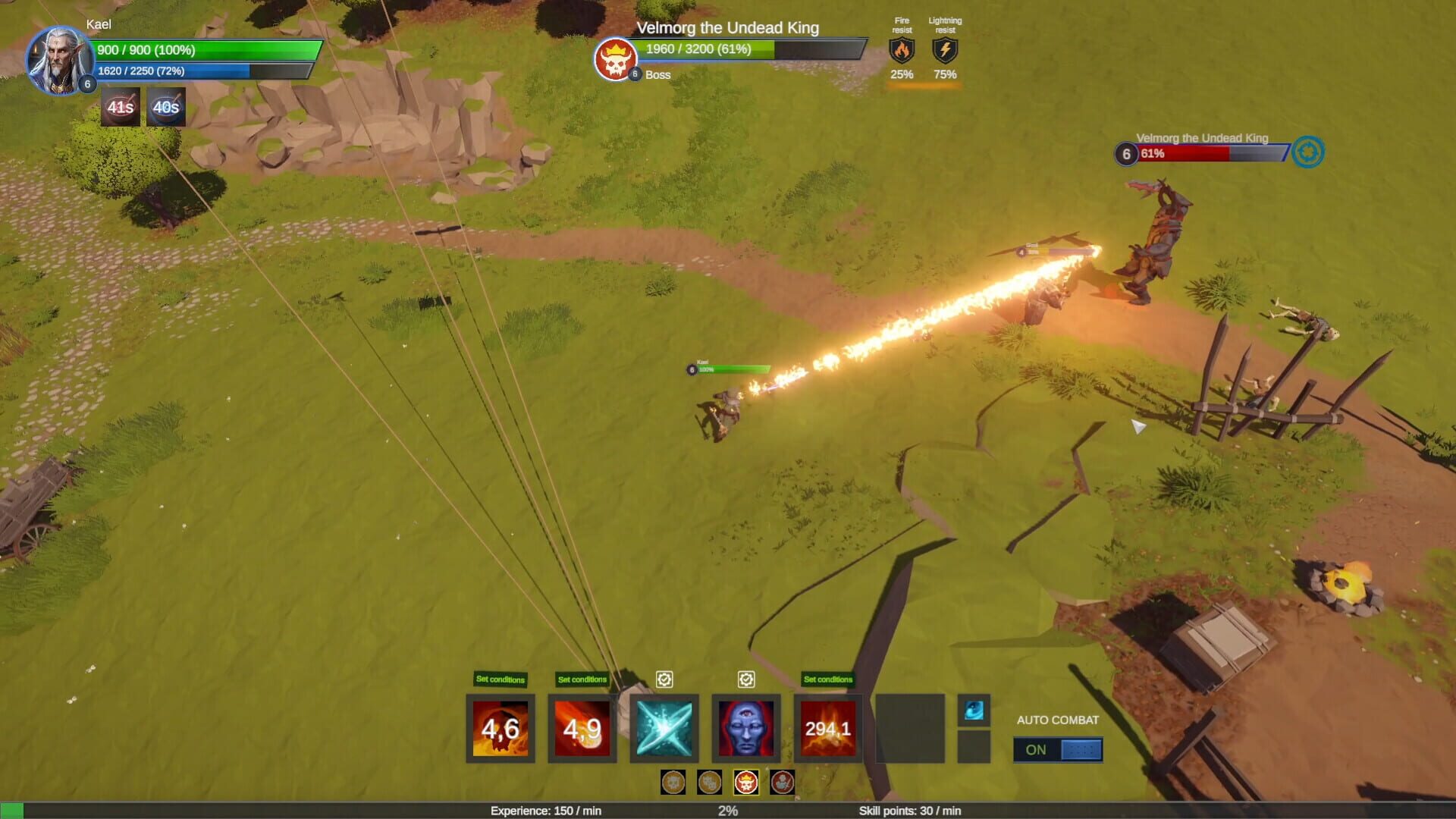Image resolution: width=1456 pixels, height=819 pixels.
Task: Select the crowned skull boss target icon
Action: (746, 782)
